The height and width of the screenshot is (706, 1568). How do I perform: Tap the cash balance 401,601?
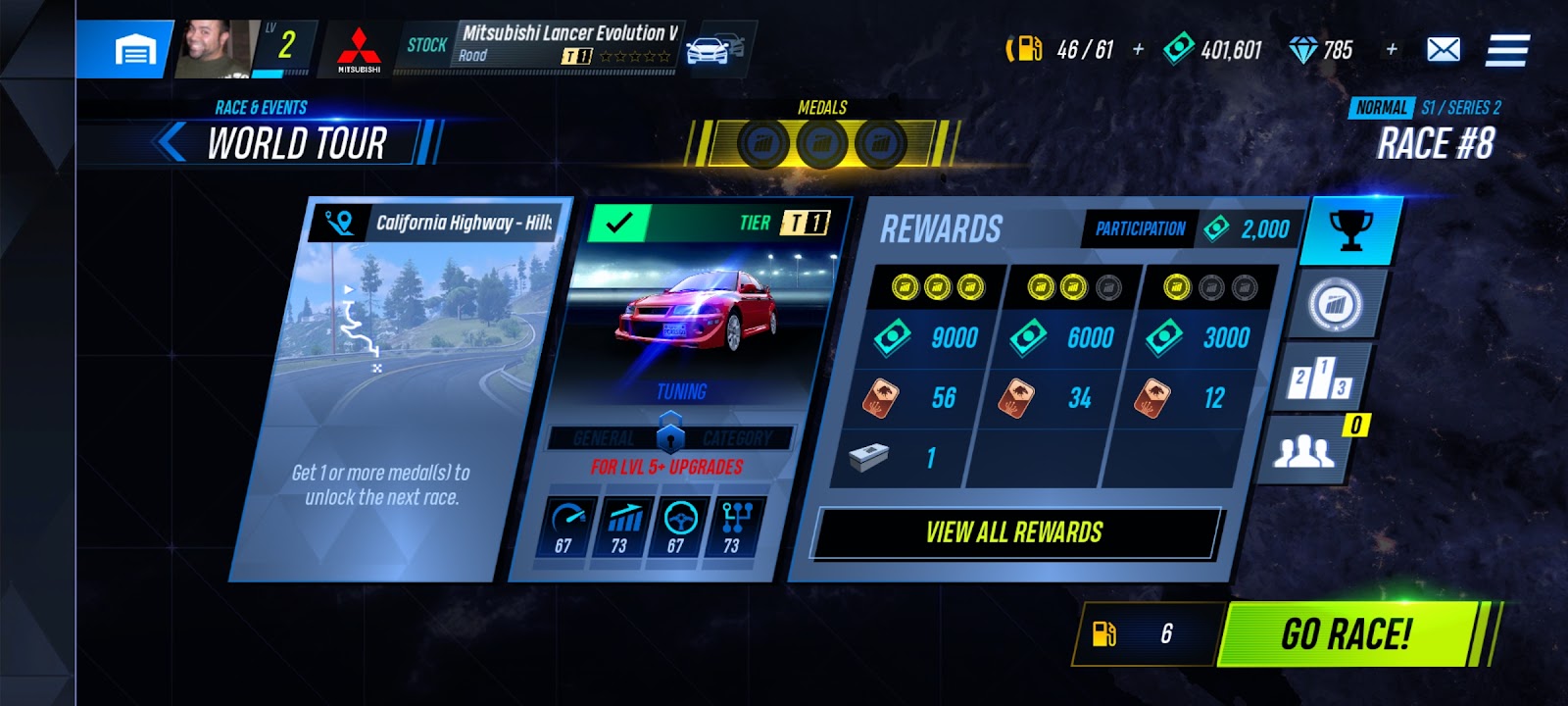click(1213, 49)
